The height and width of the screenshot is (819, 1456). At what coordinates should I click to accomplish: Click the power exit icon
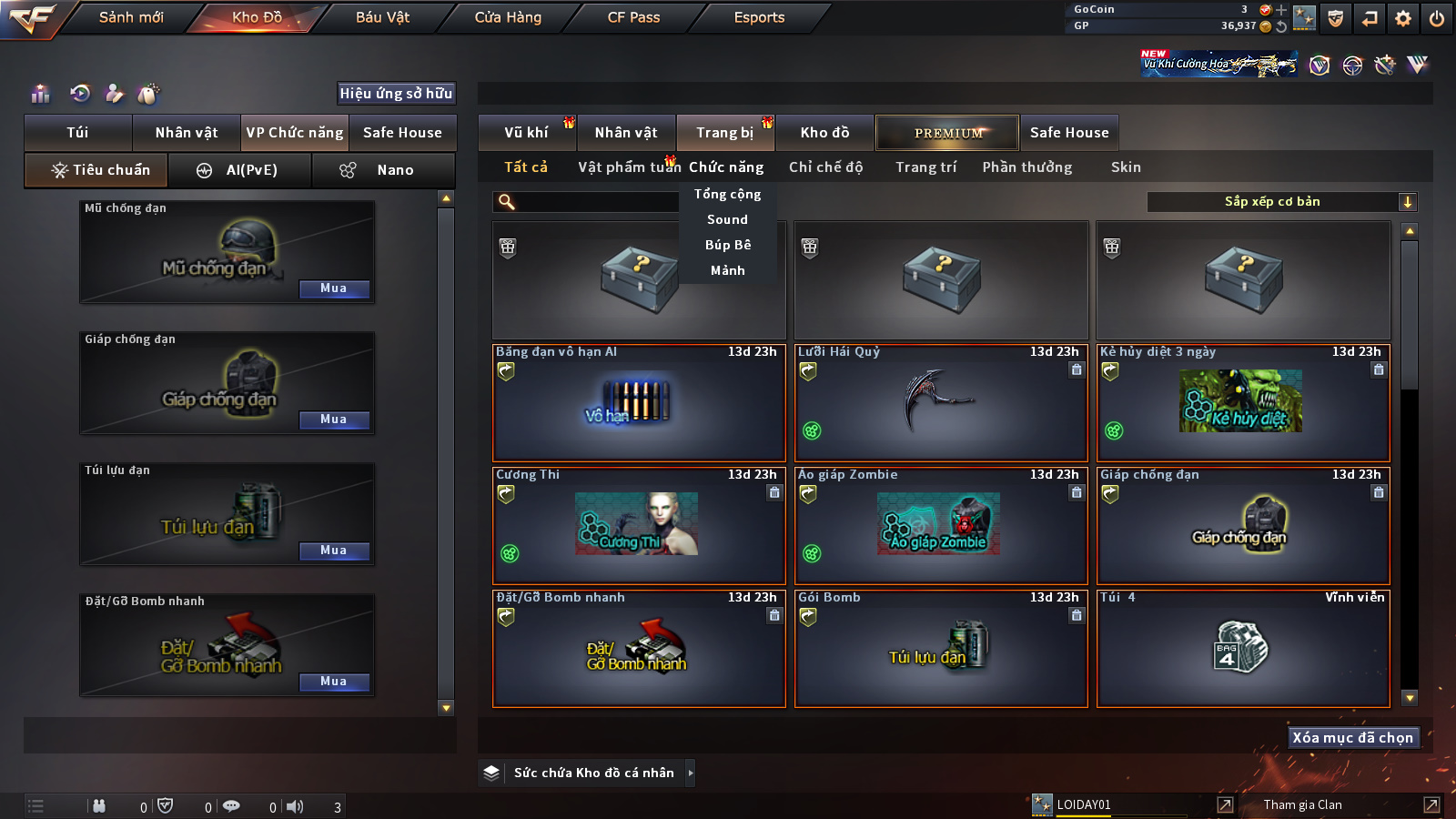pos(1437,18)
